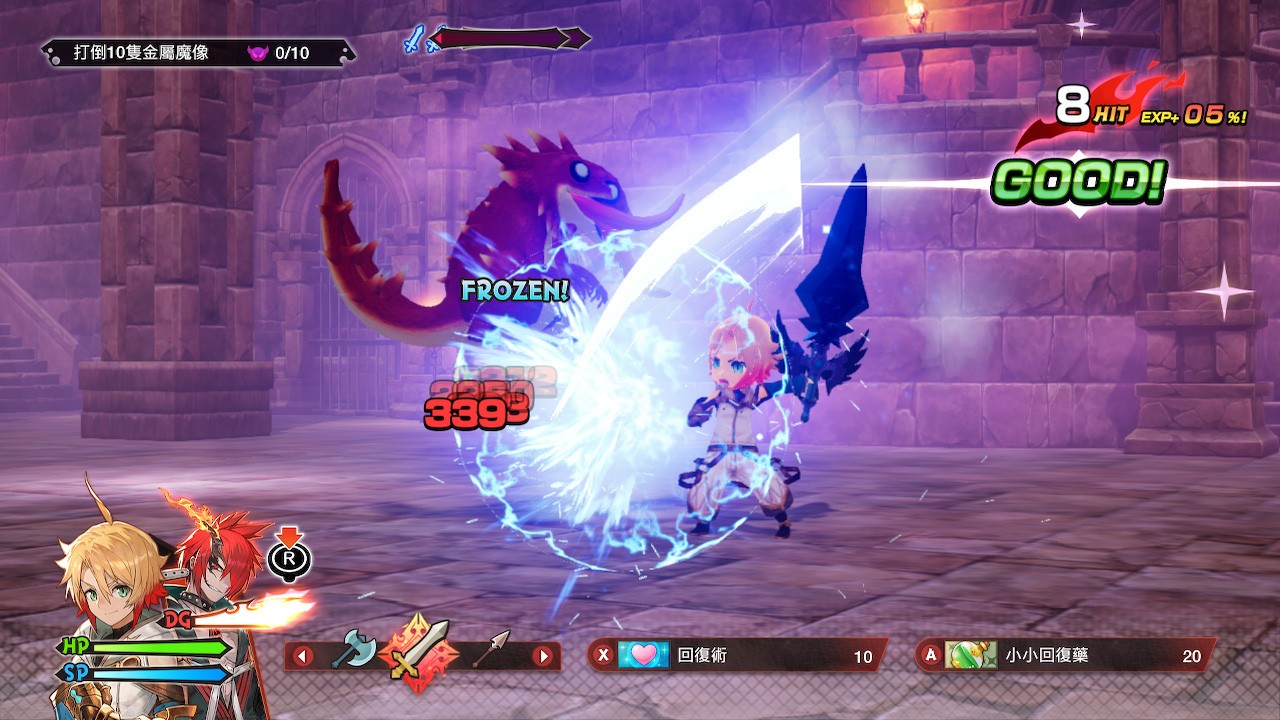Image resolution: width=1280 pixels, height=720 pixels.
Task: Use the 小小回復藥 potion item
Action: coord(1066,656)
